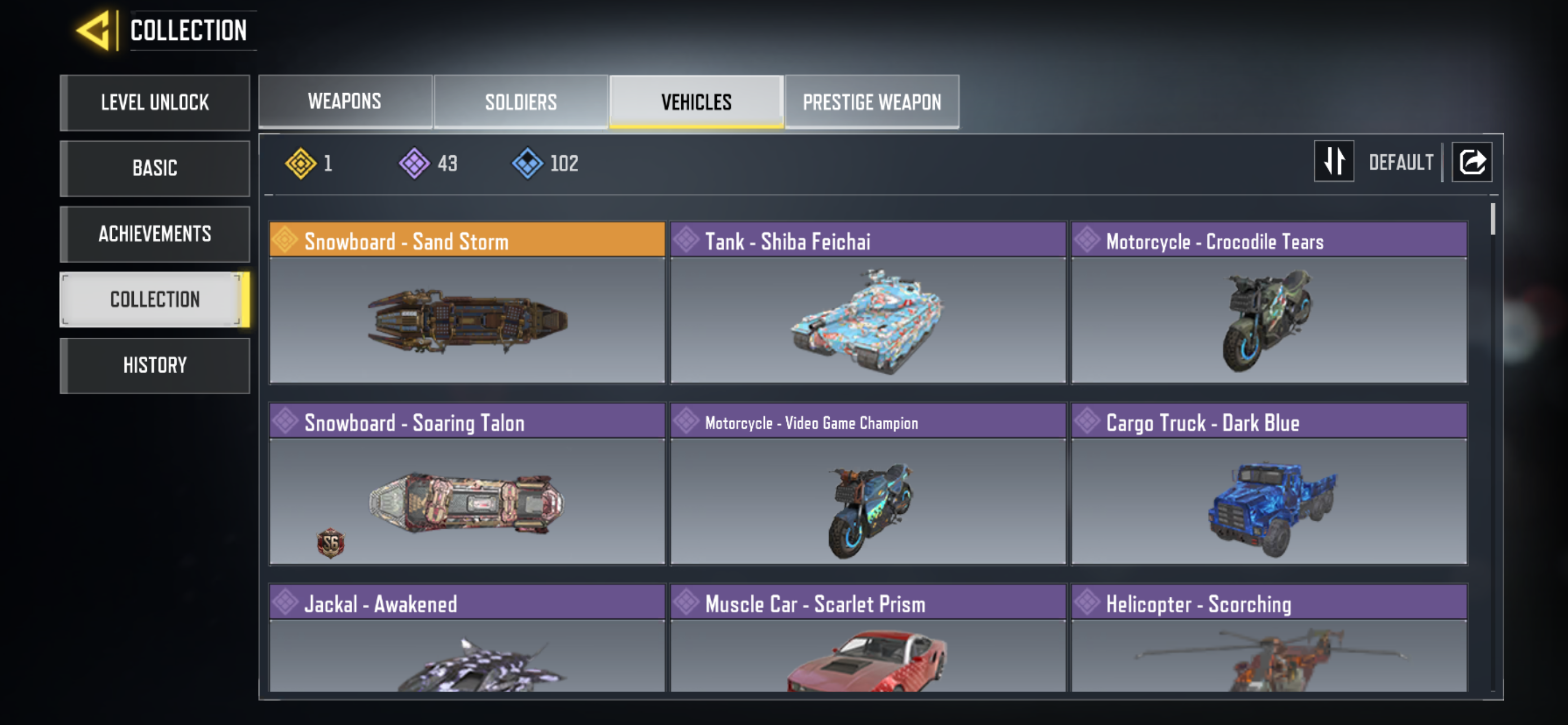Toggle the Default sort order button
1568x725 pixels.
(1333, 162)
